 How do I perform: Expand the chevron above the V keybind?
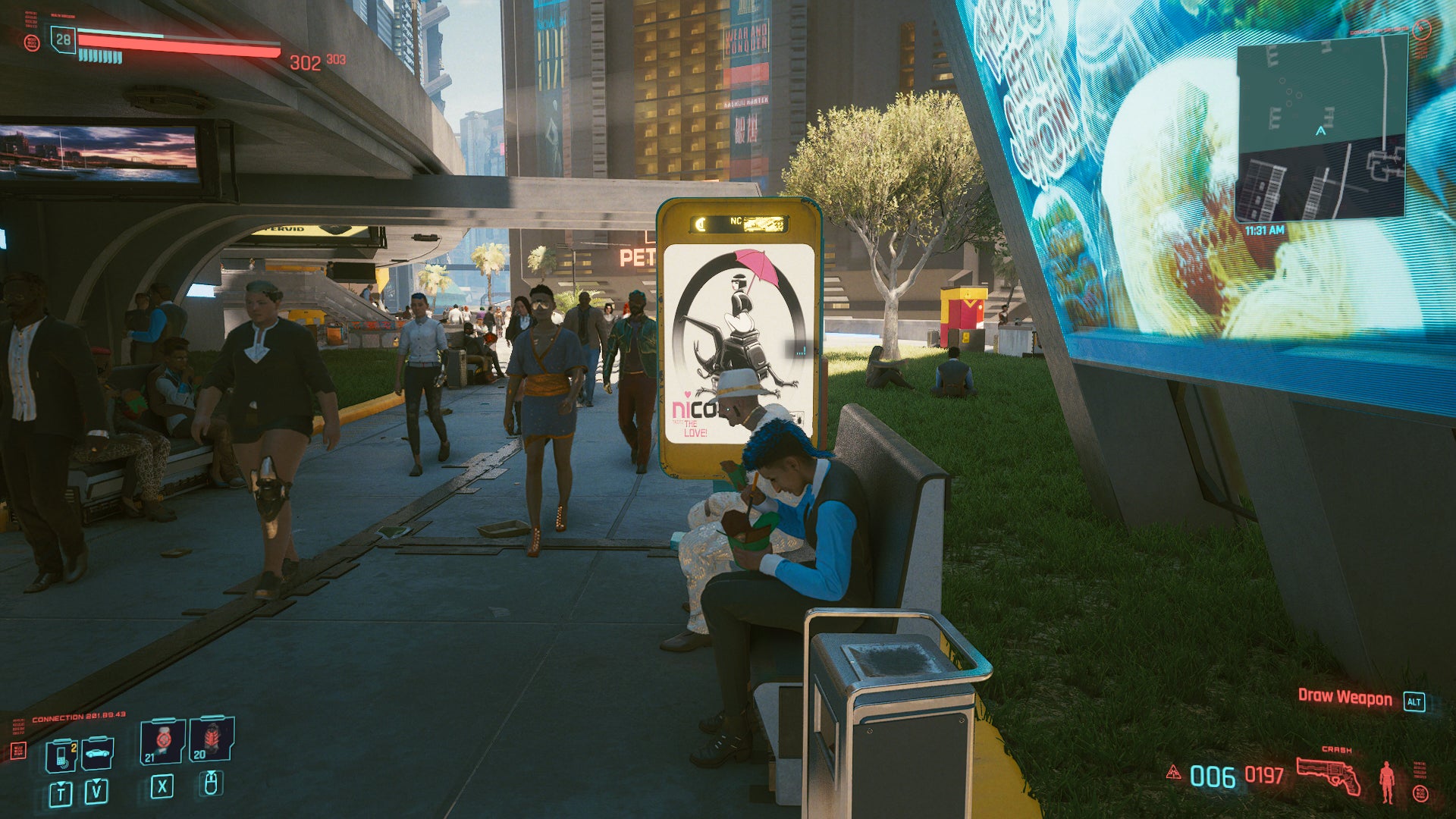pos(96,782)
